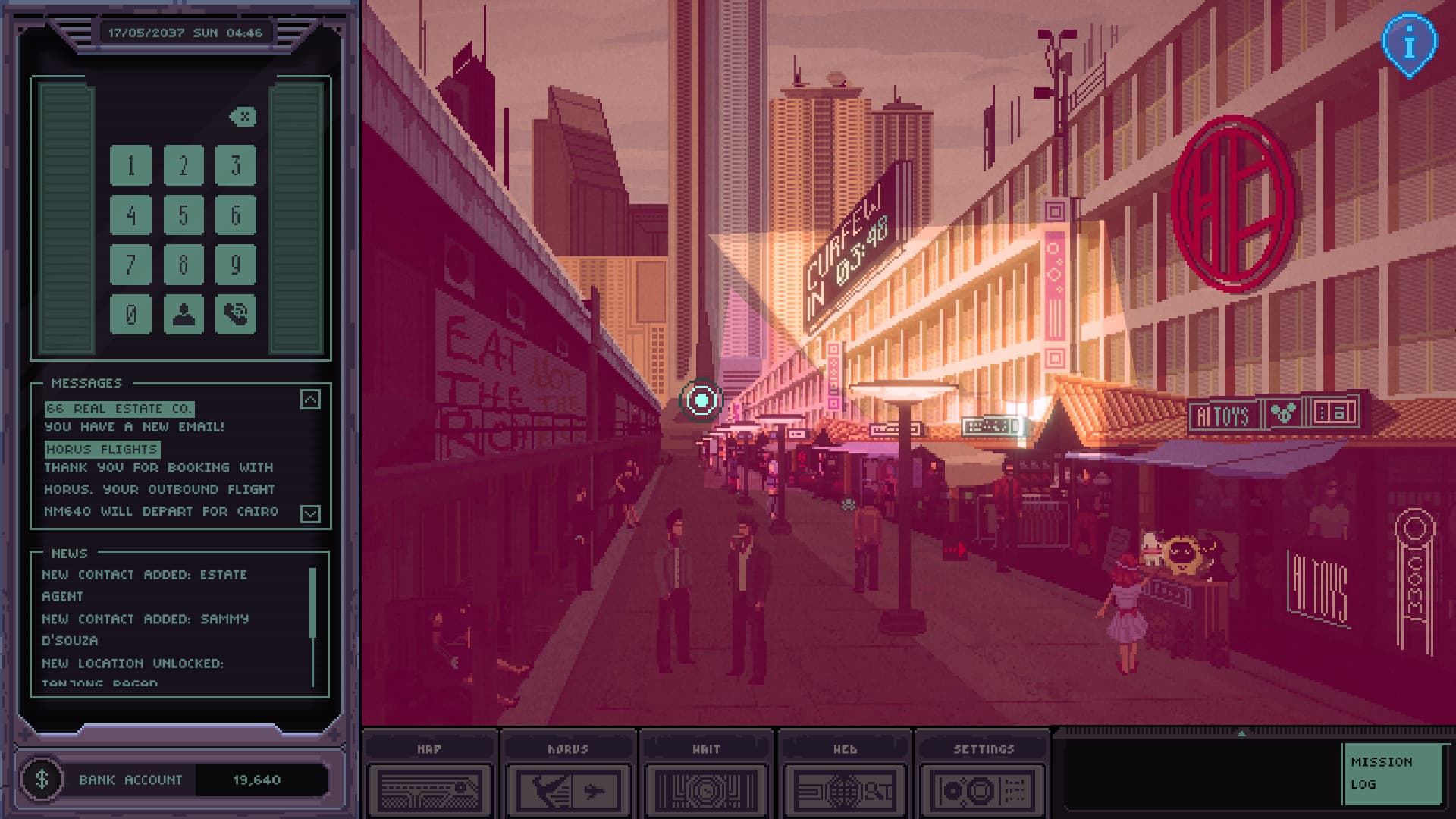Hit the 0 key on the dialer
Viewport: 1456px width, 819px height.
130,314
